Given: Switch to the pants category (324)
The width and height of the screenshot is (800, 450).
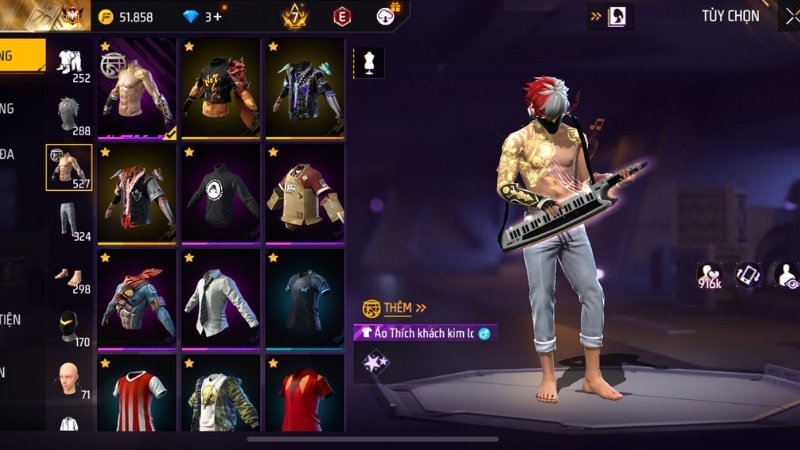Looking at the screenshot, I should (x=69, y=221).
